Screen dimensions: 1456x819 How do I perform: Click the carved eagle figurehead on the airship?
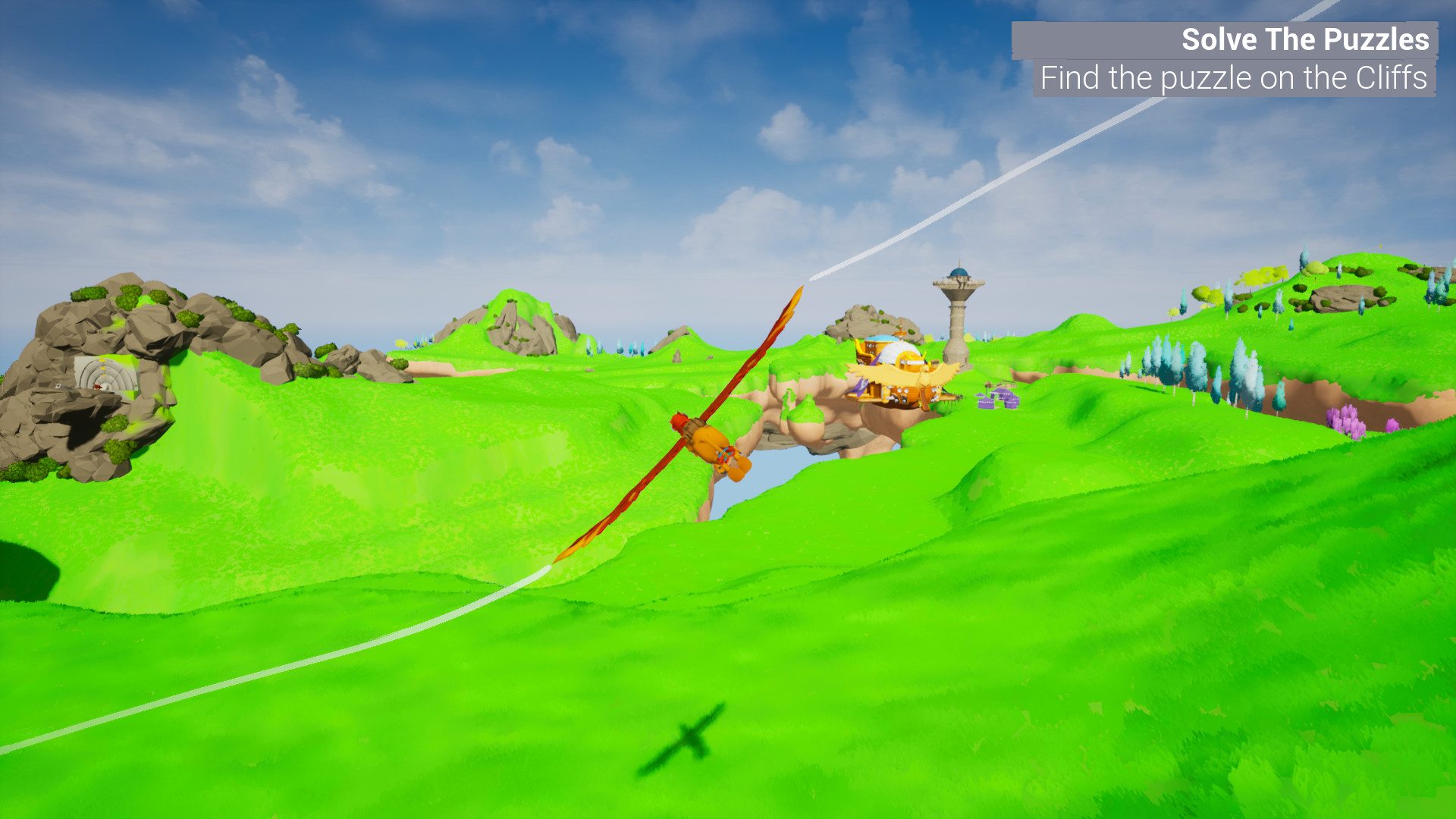click(x=924, y=377)
